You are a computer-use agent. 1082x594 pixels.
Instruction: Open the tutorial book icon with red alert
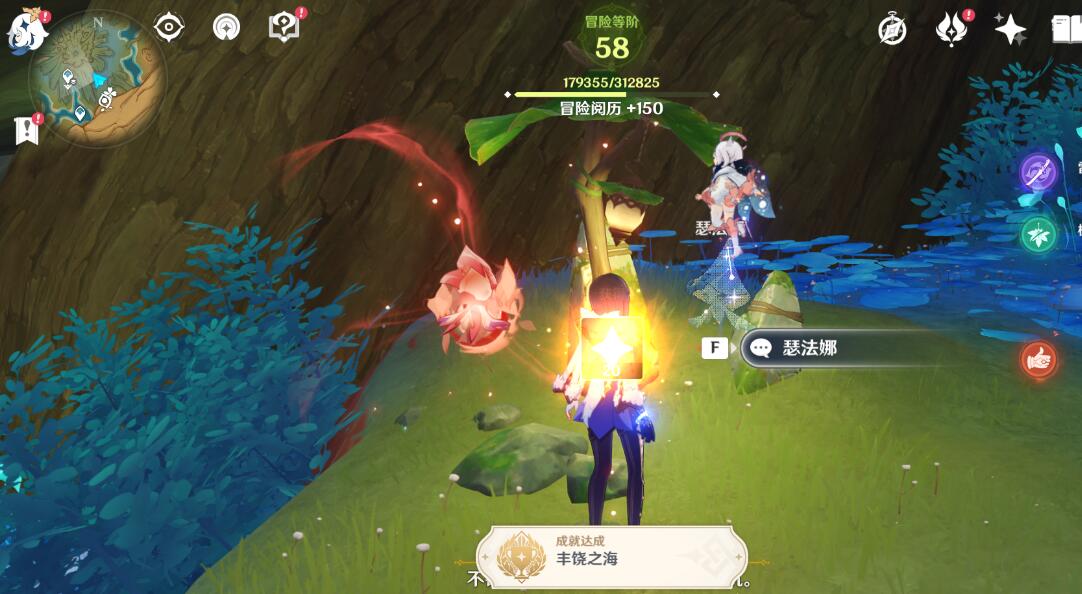tap(285, 27)
